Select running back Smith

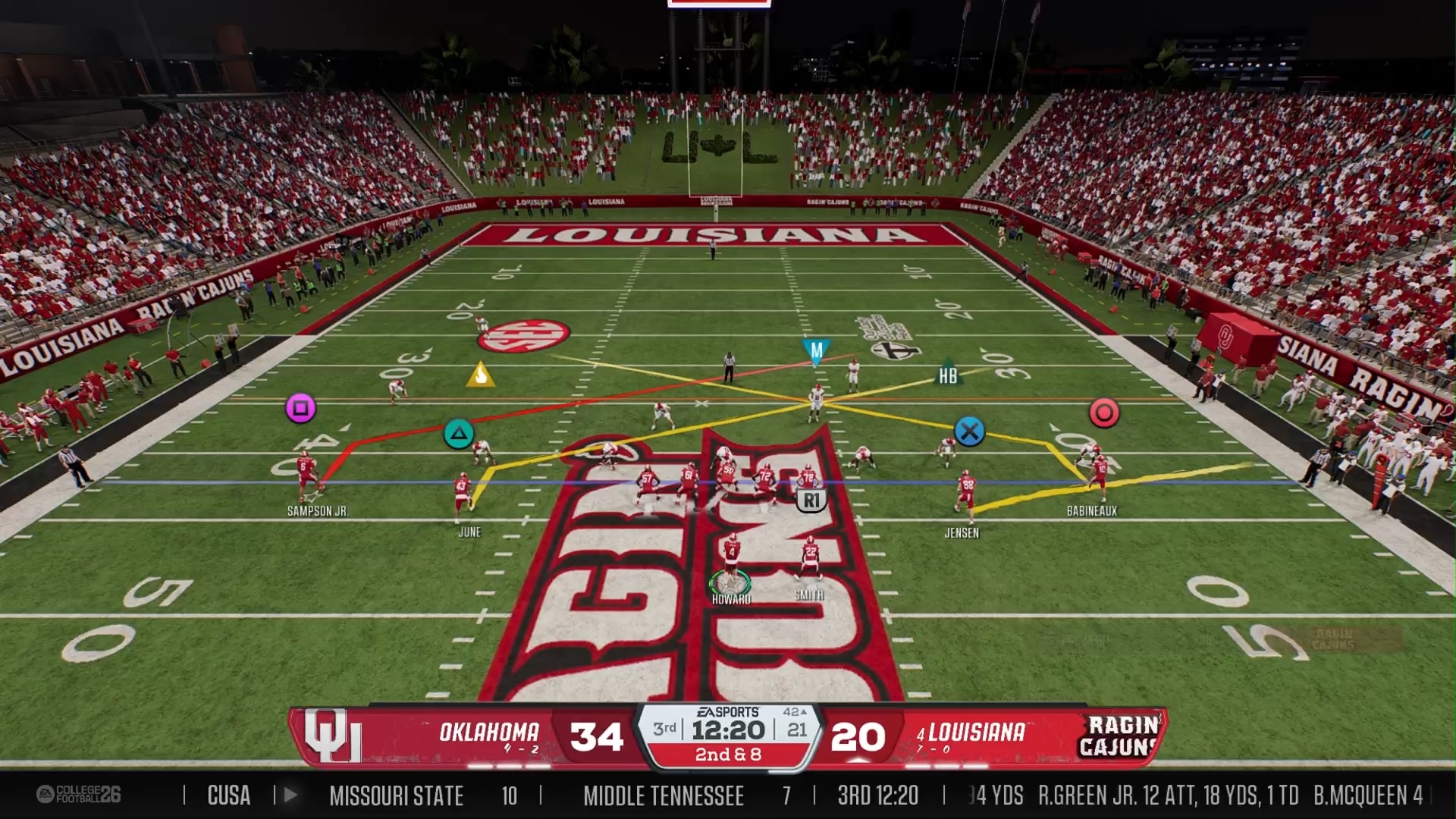[810, 557]
